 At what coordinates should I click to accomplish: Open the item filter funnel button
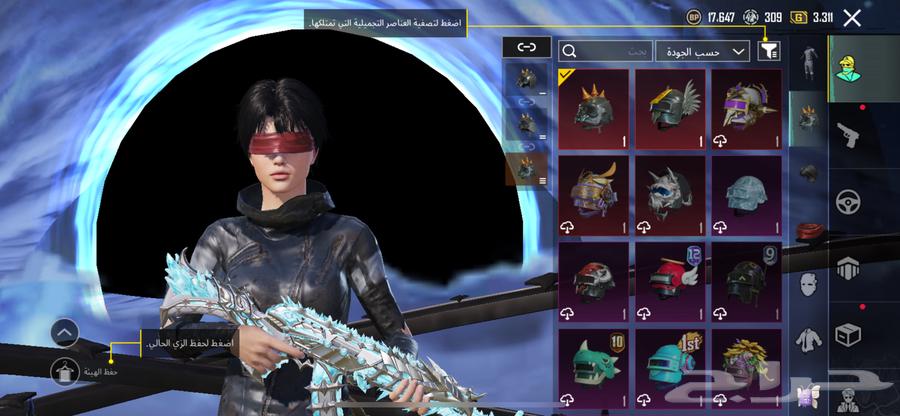pyautogui.click(x=769, y=50)
